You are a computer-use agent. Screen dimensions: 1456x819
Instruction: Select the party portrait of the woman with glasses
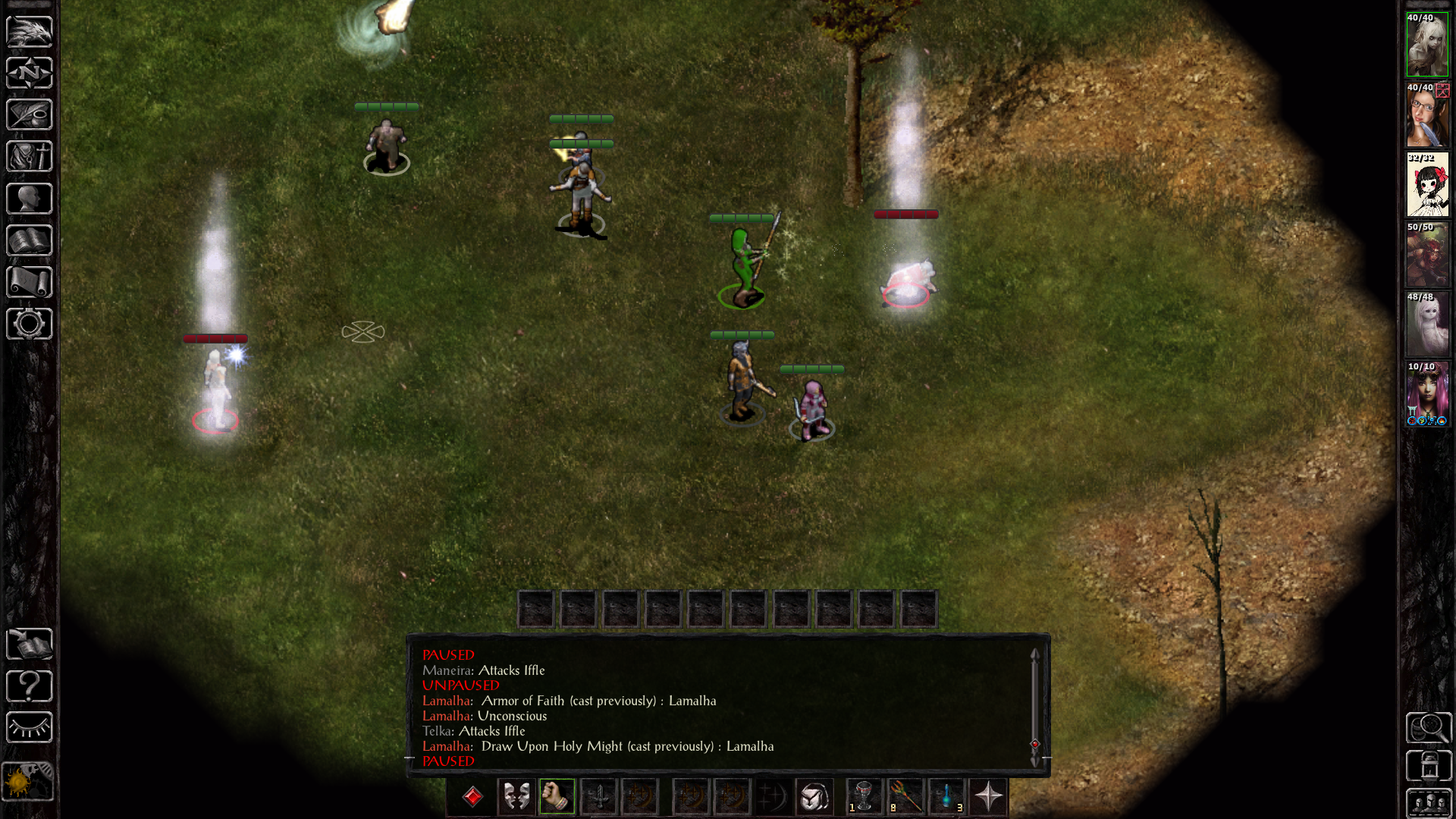tap(1427, 115)
